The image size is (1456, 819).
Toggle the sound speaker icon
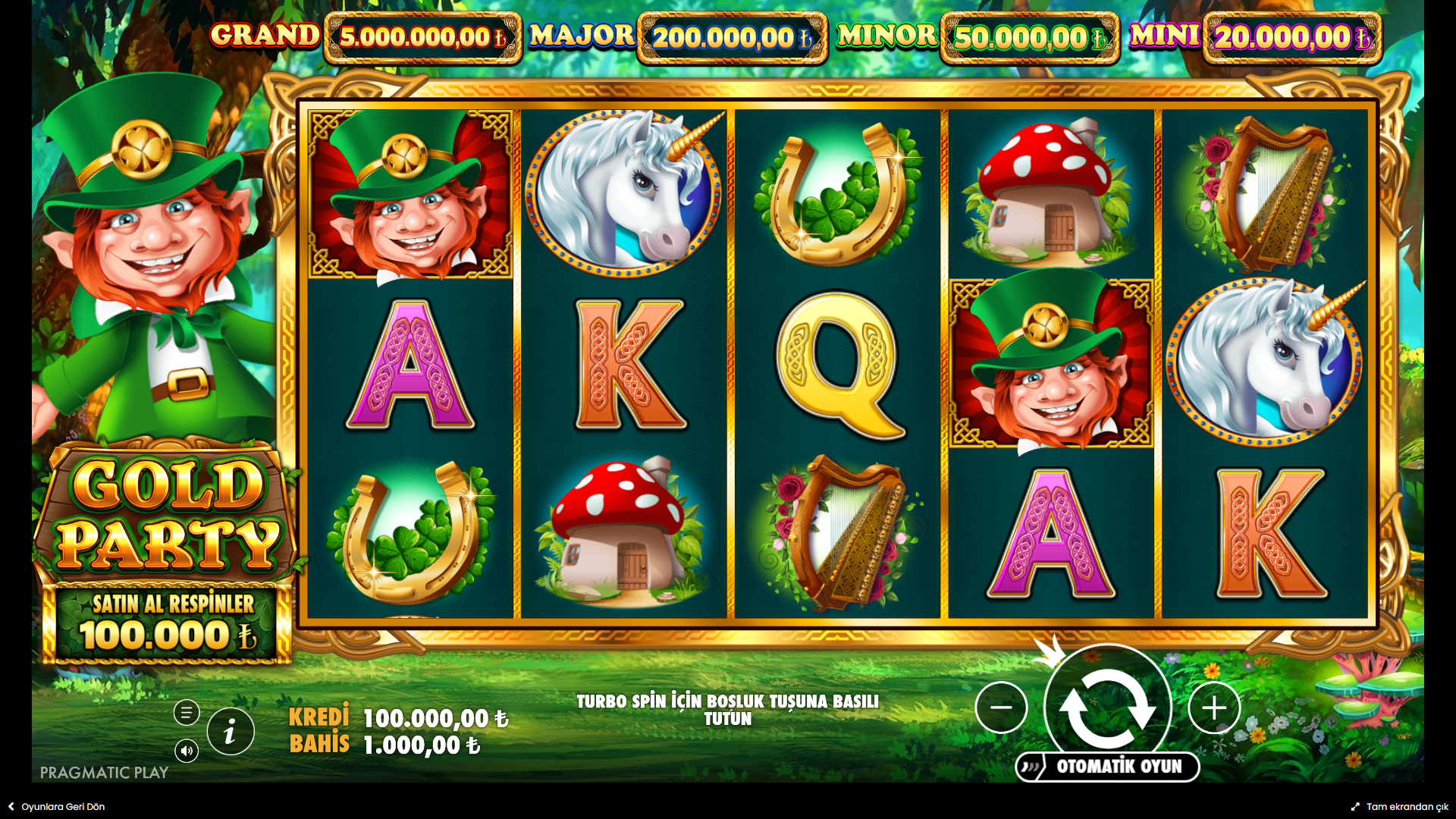pyautogui.click(x=187, y=751)
